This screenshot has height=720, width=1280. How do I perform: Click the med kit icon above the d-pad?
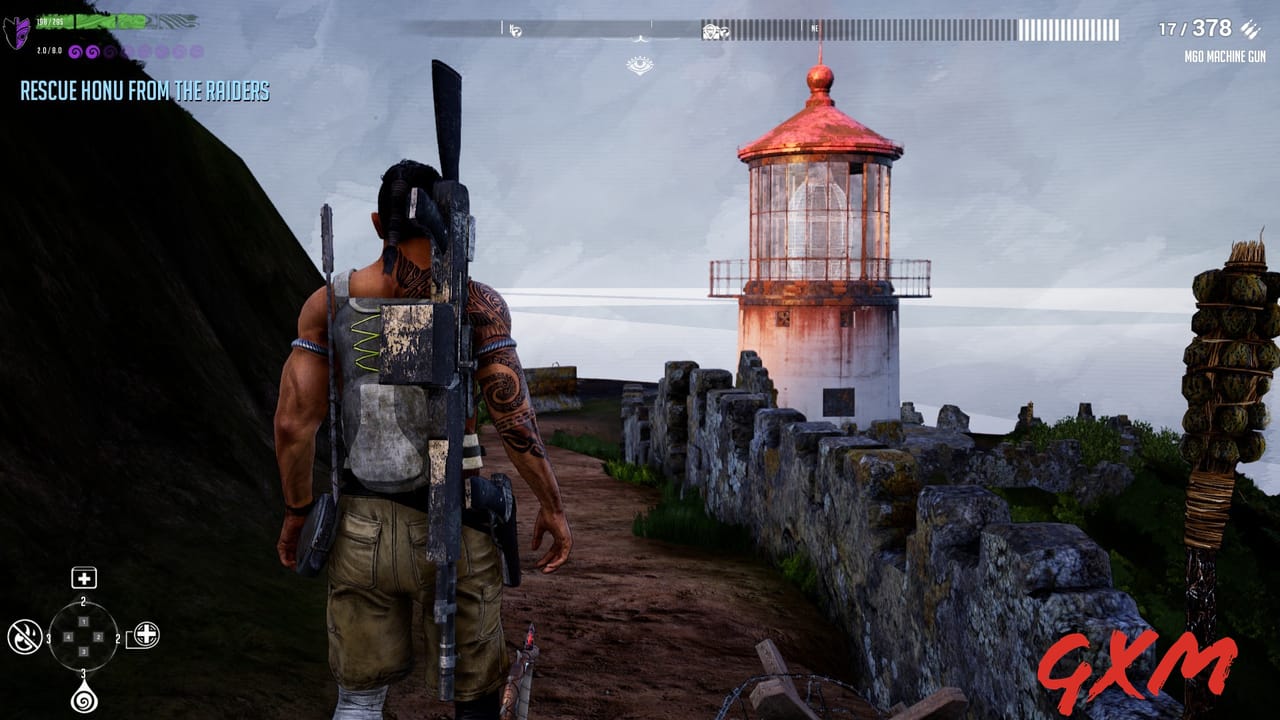84,578
